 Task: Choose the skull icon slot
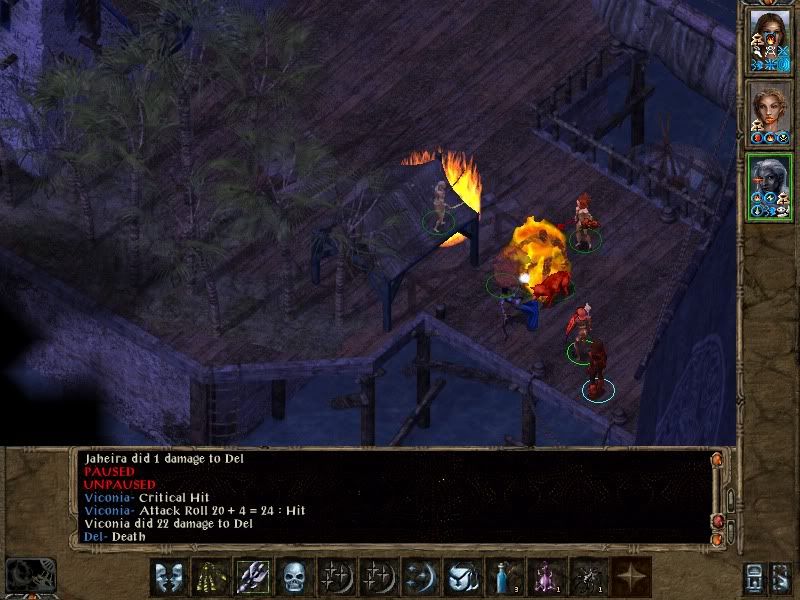293,577
